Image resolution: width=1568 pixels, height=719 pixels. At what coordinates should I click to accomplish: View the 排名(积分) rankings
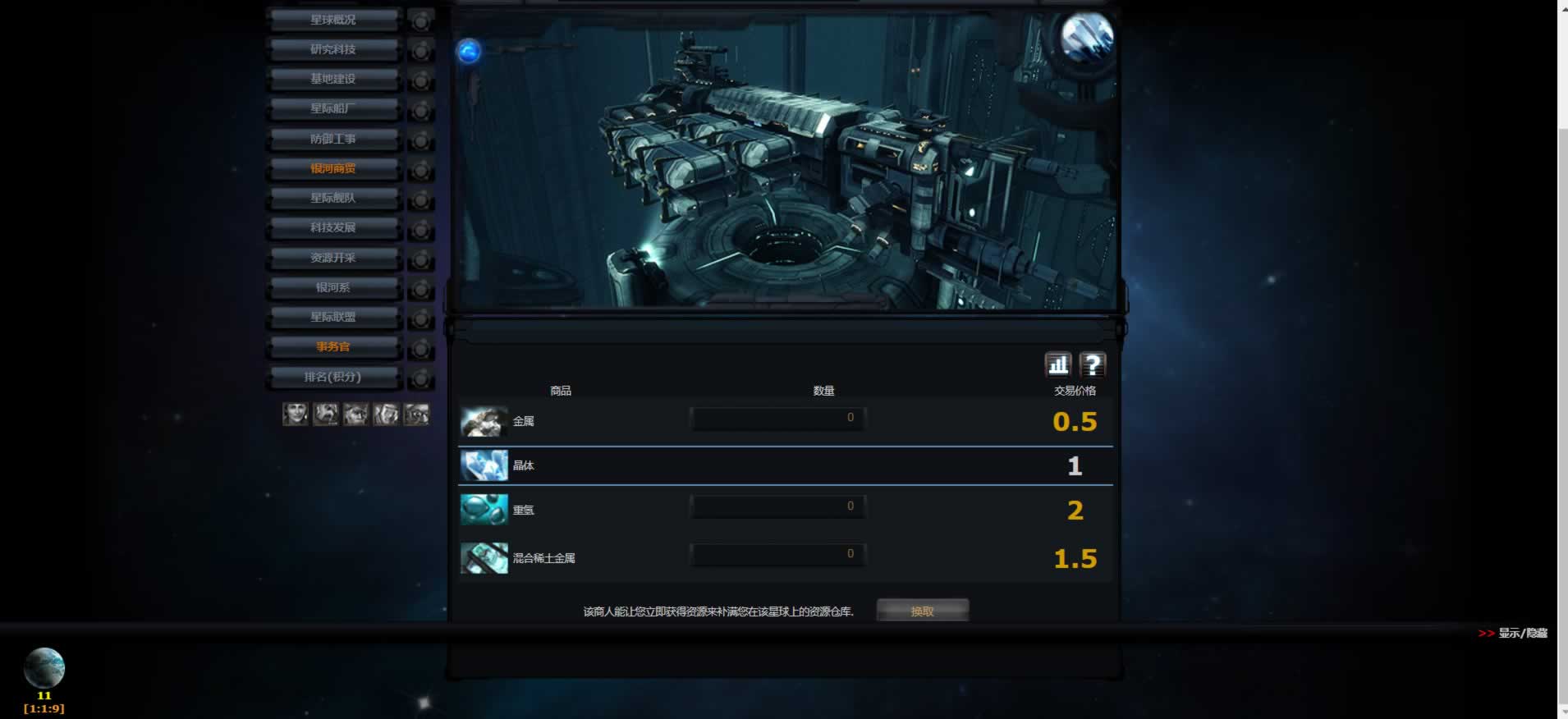[x=333, y=377]
